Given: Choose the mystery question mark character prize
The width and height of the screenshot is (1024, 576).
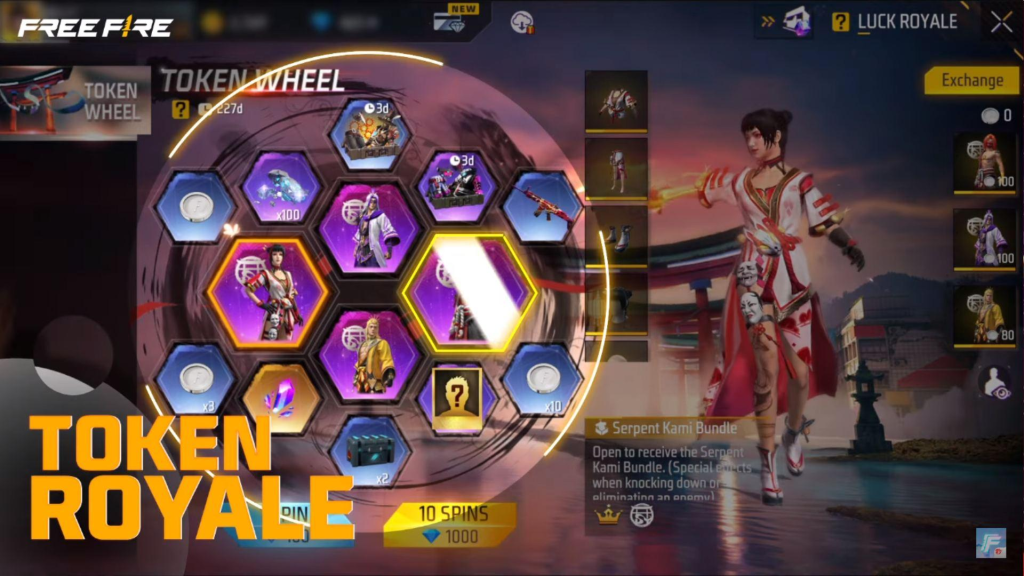Looking at the screenshot, I should tap(456, 397).
